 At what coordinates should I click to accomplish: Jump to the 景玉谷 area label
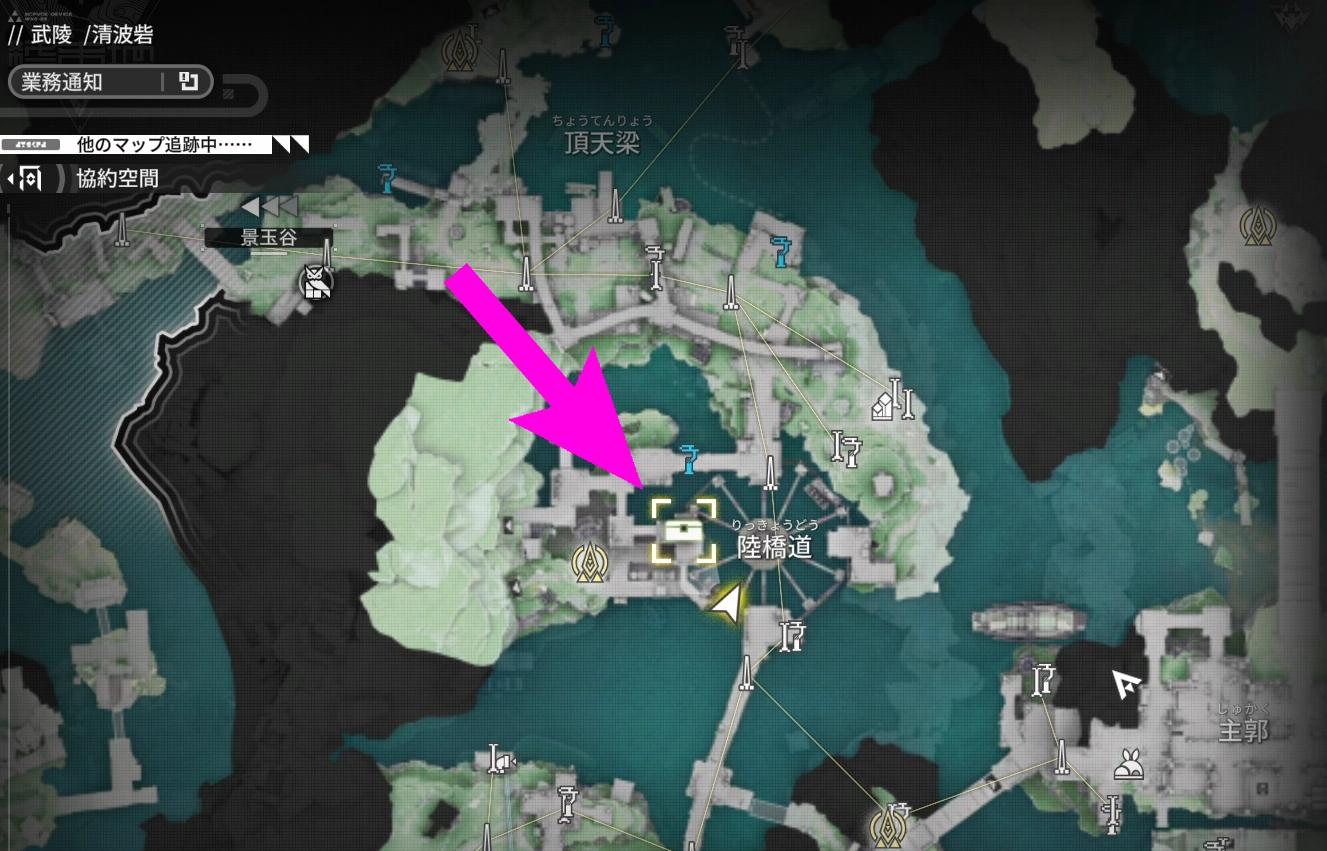pyautogui.click(x=269, y=238)
